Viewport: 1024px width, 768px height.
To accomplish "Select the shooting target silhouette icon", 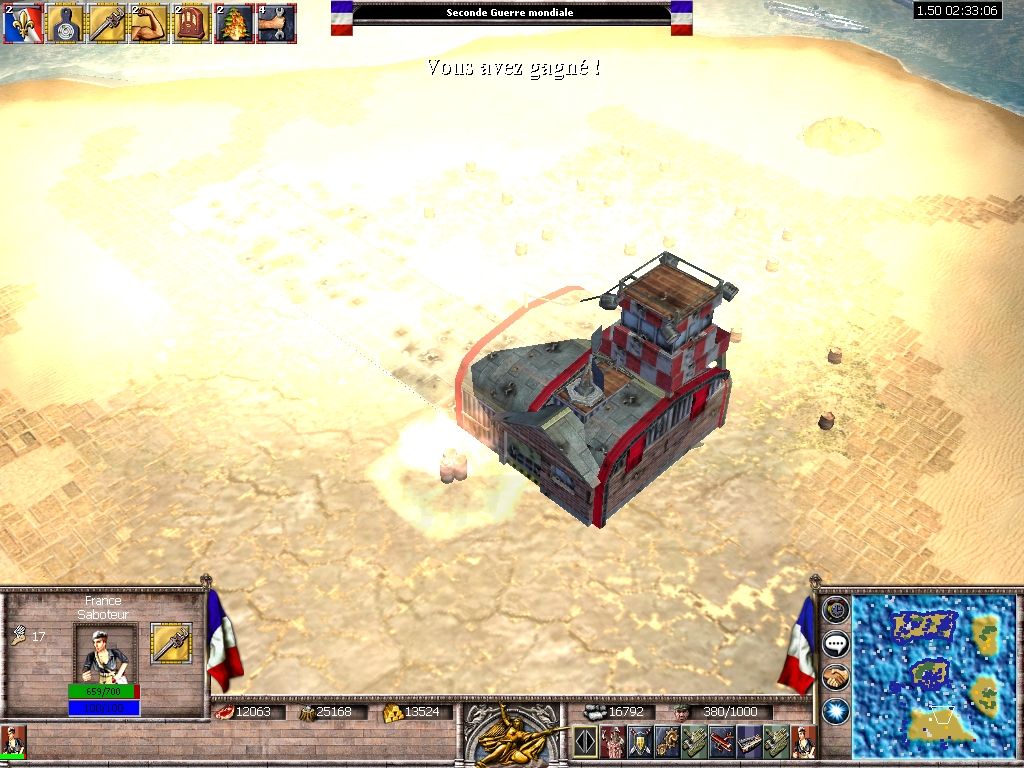I will pos(62,23).
